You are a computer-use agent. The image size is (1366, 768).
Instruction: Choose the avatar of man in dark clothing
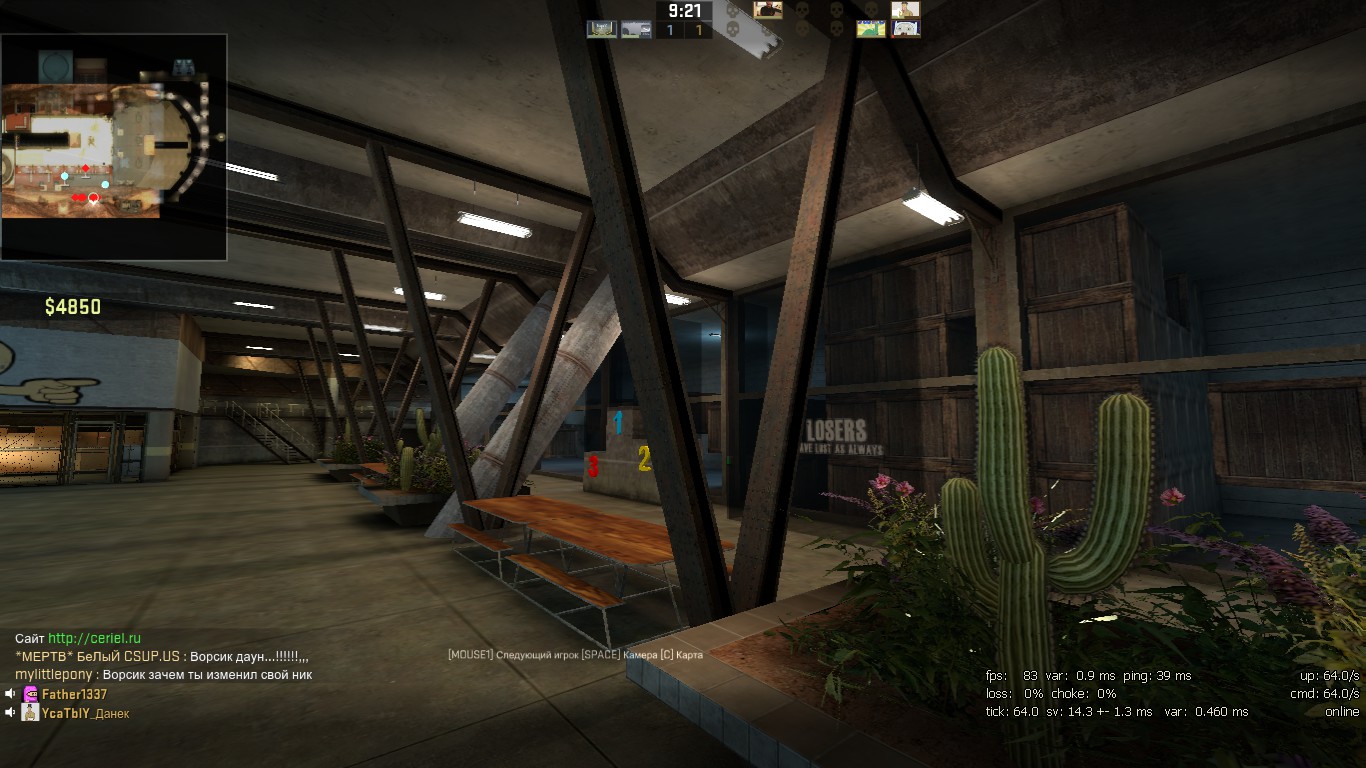coord(768,10)
